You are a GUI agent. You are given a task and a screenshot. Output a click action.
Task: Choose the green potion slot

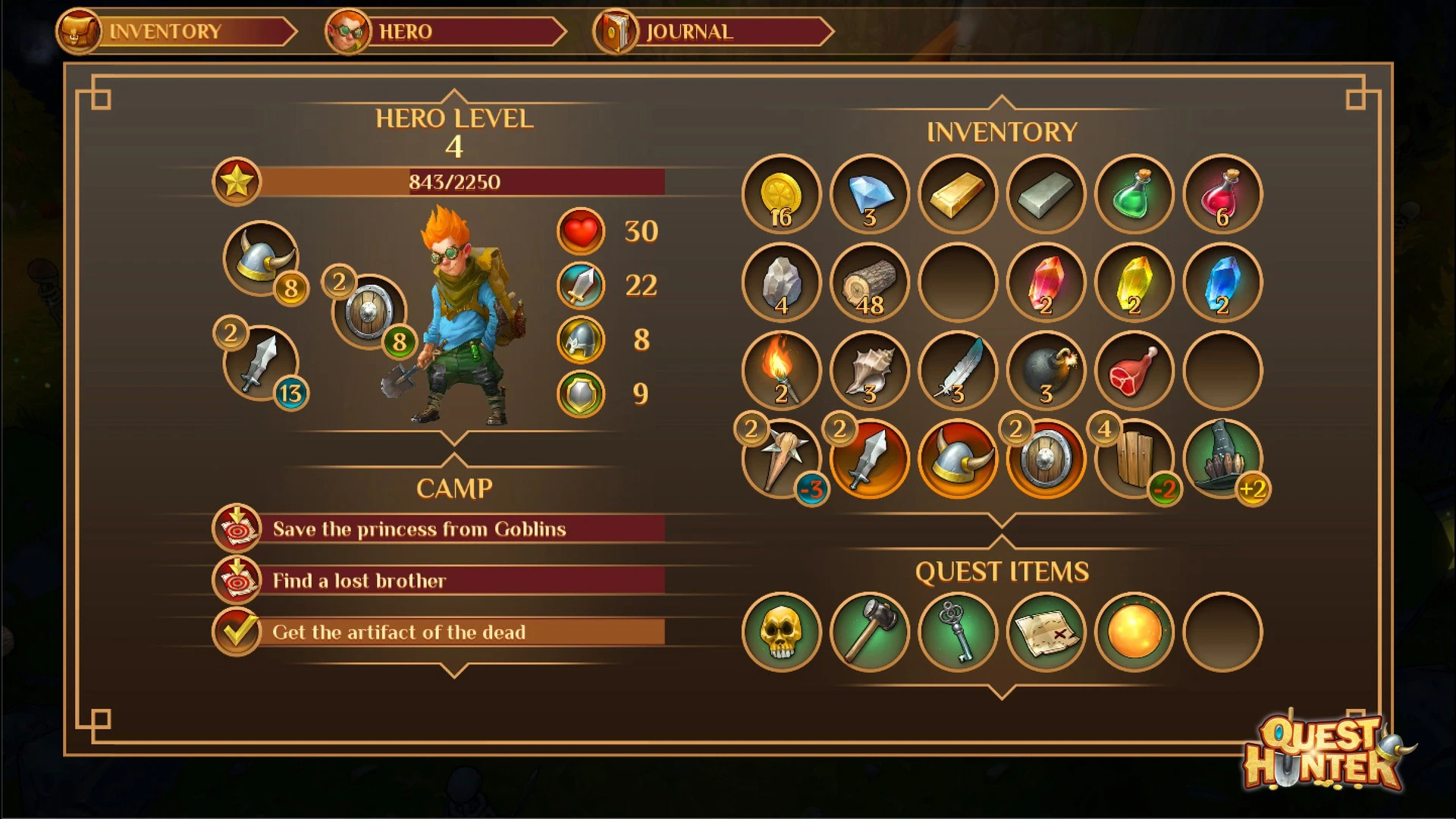(x=1134, y=194)
